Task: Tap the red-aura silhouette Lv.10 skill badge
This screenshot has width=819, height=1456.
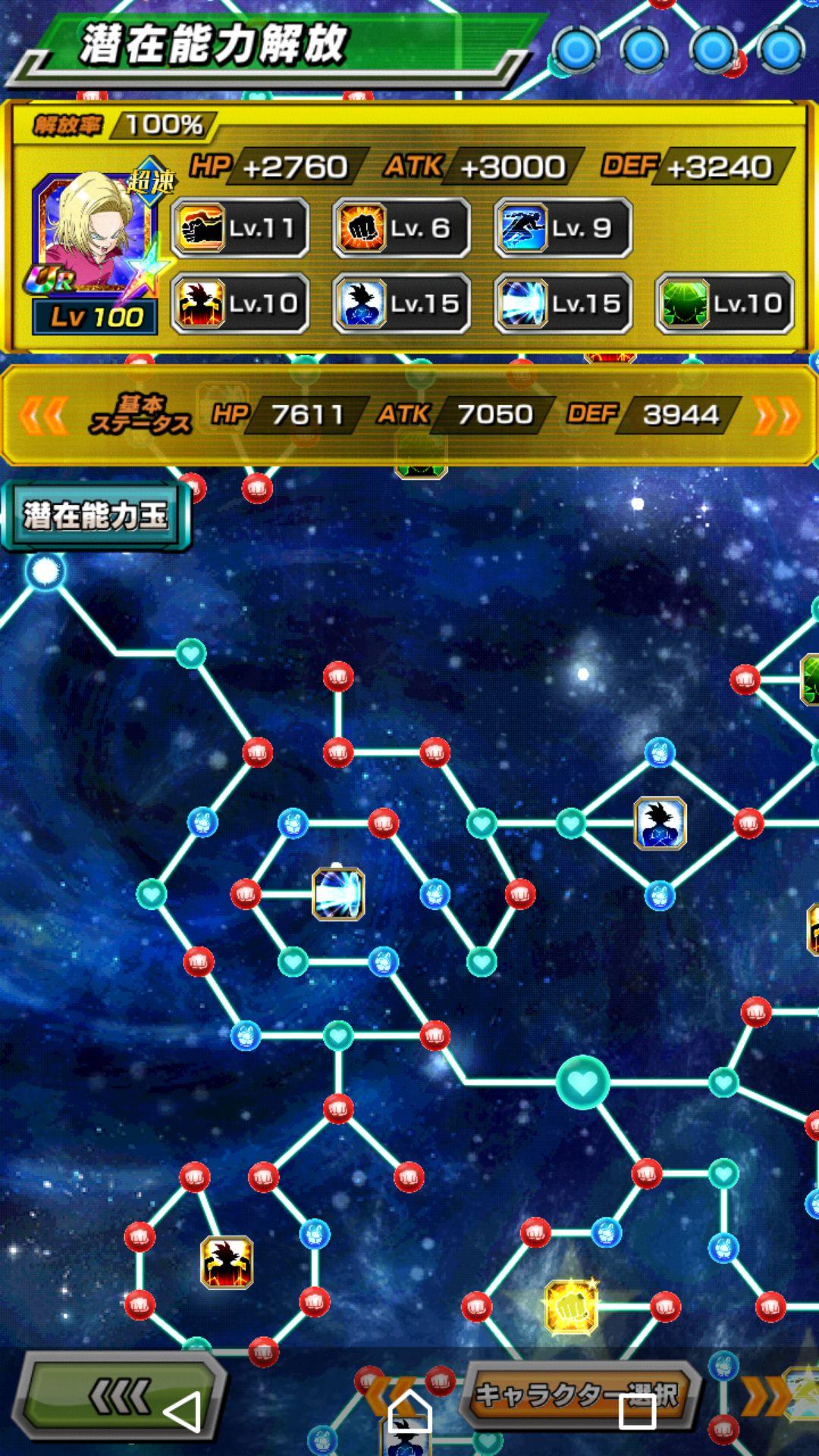Action: tap(240, 303)
